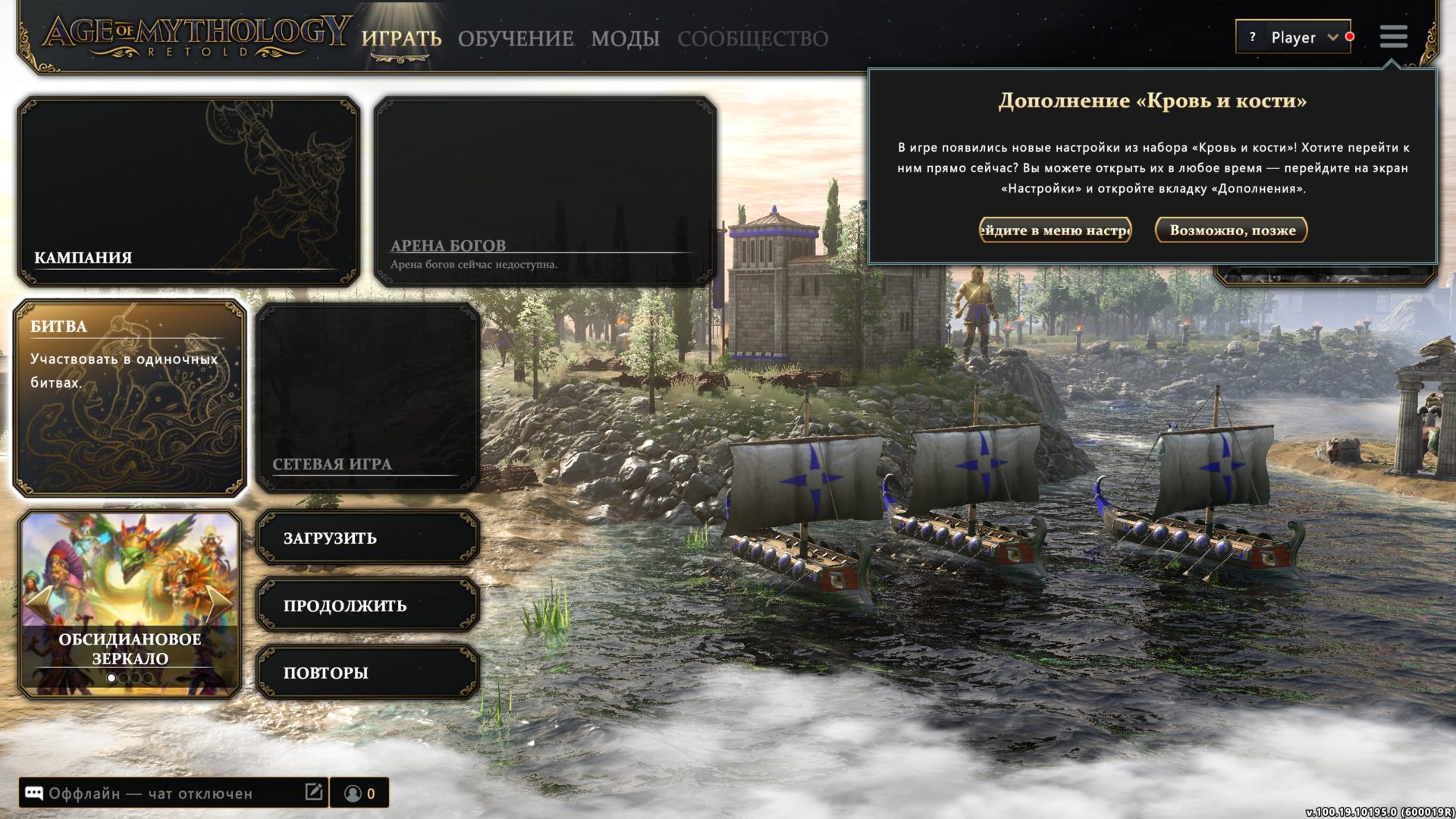This screenshot has width=1456, height=819.
Task: Click the red notification dot on Player profile
Action: 1349,37
